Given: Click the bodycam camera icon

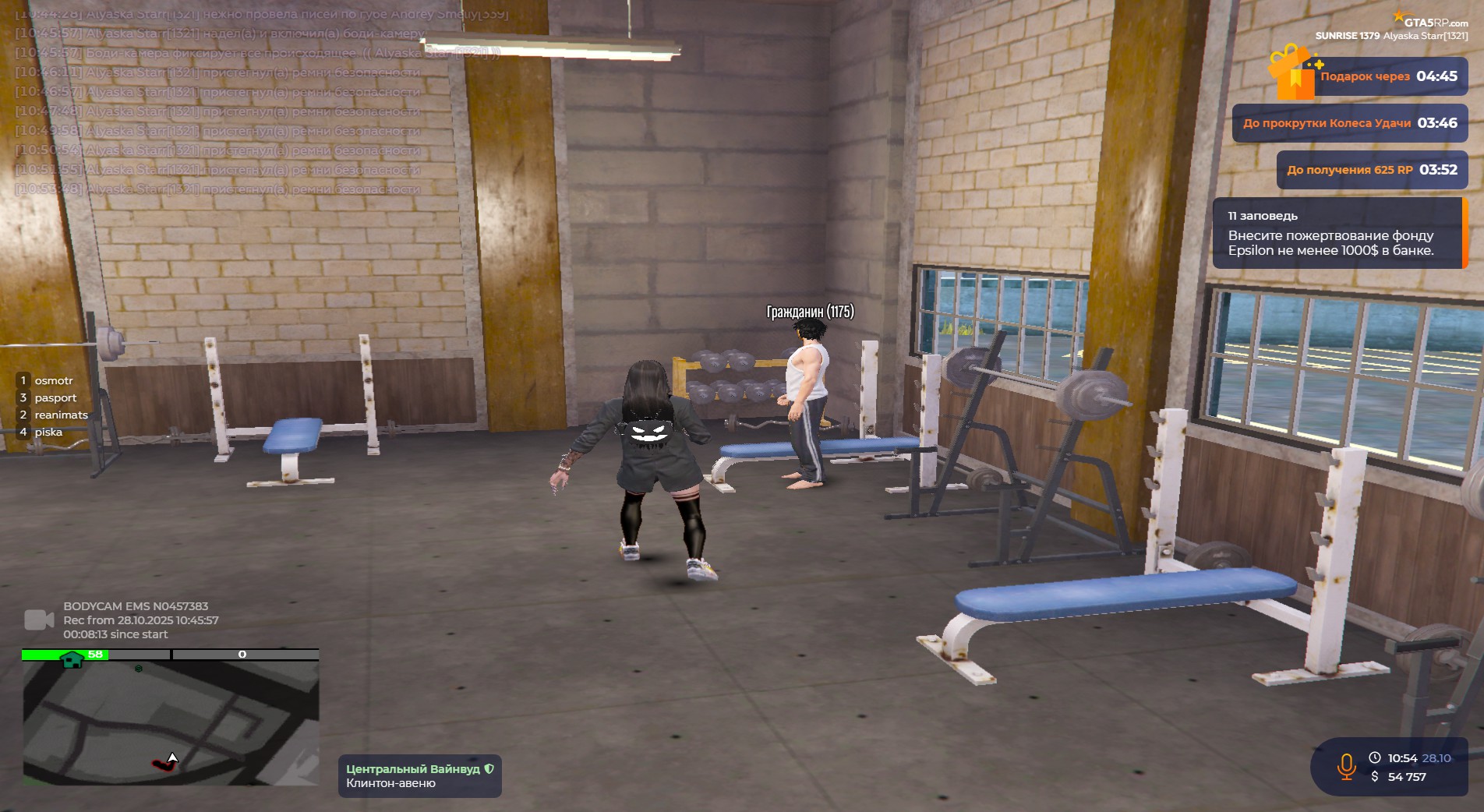Looking at the screenshot, I should click(x=39, y=620).
